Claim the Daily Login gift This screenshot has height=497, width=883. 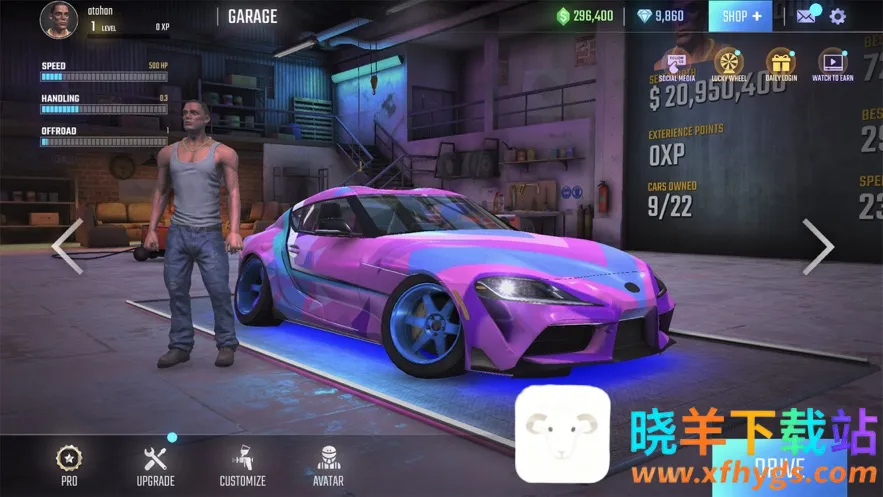pos(780,64)
